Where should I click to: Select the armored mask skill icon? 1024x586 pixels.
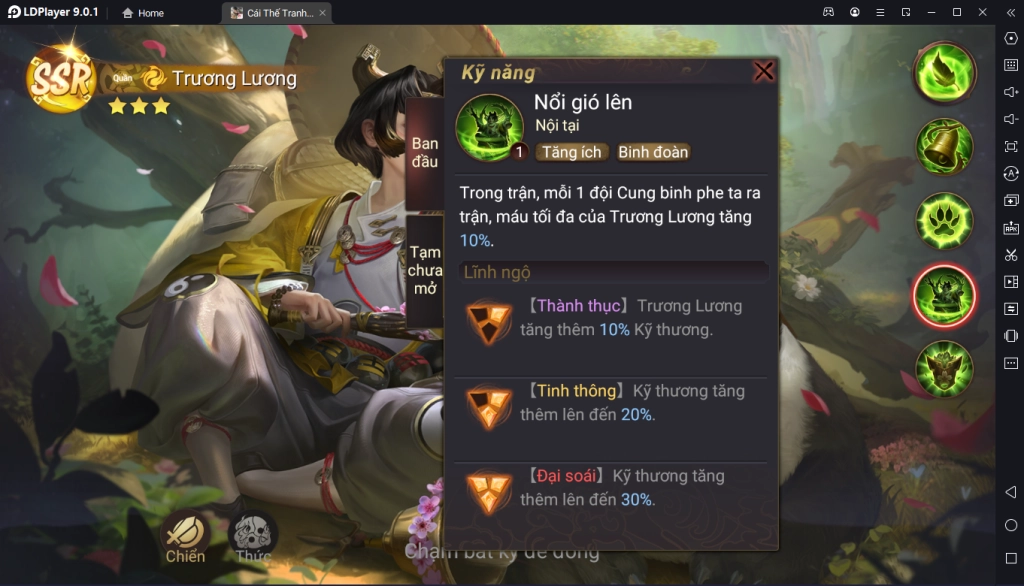[944, 368]
